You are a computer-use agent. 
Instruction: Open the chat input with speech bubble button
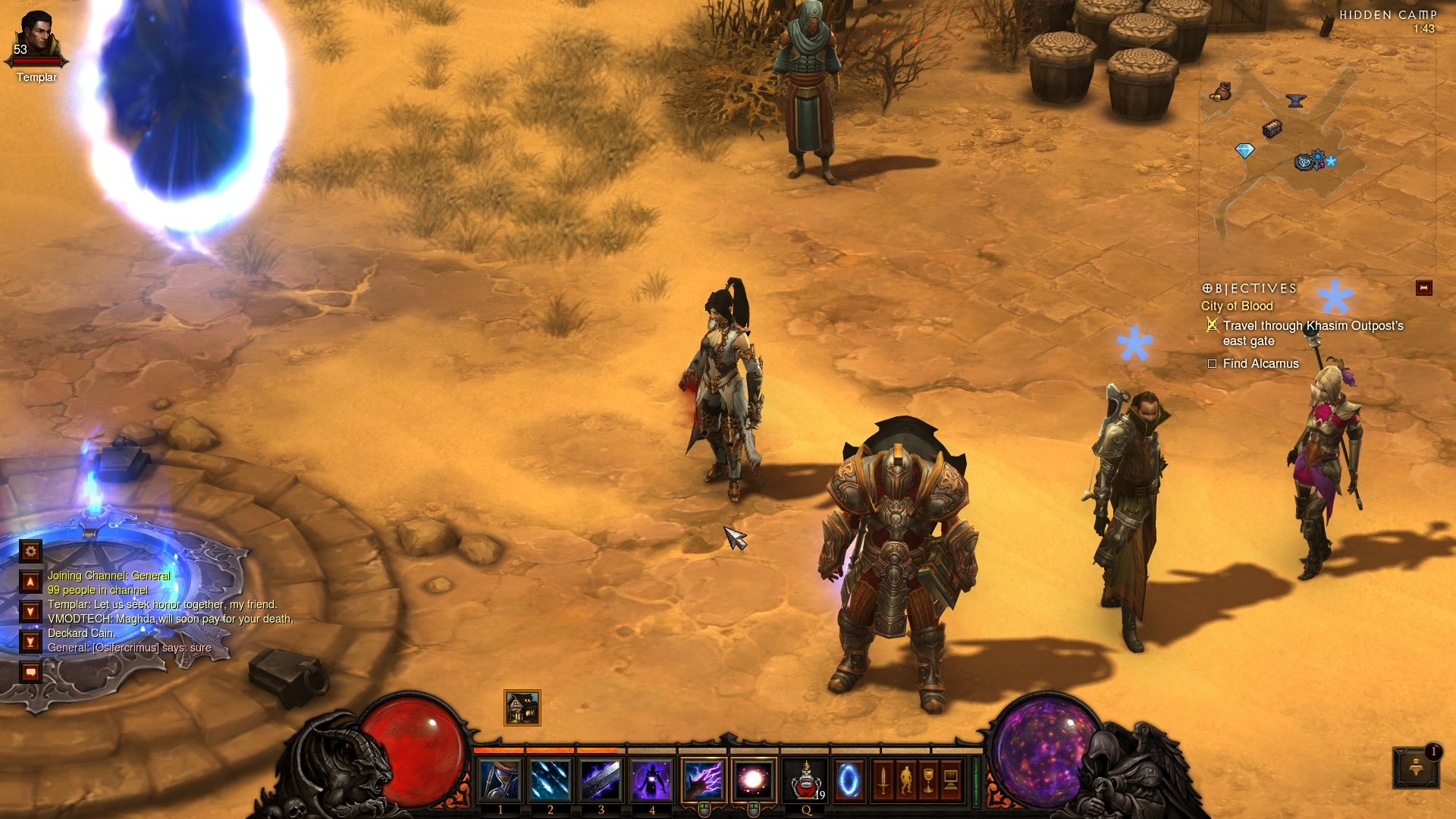point(30,672)
